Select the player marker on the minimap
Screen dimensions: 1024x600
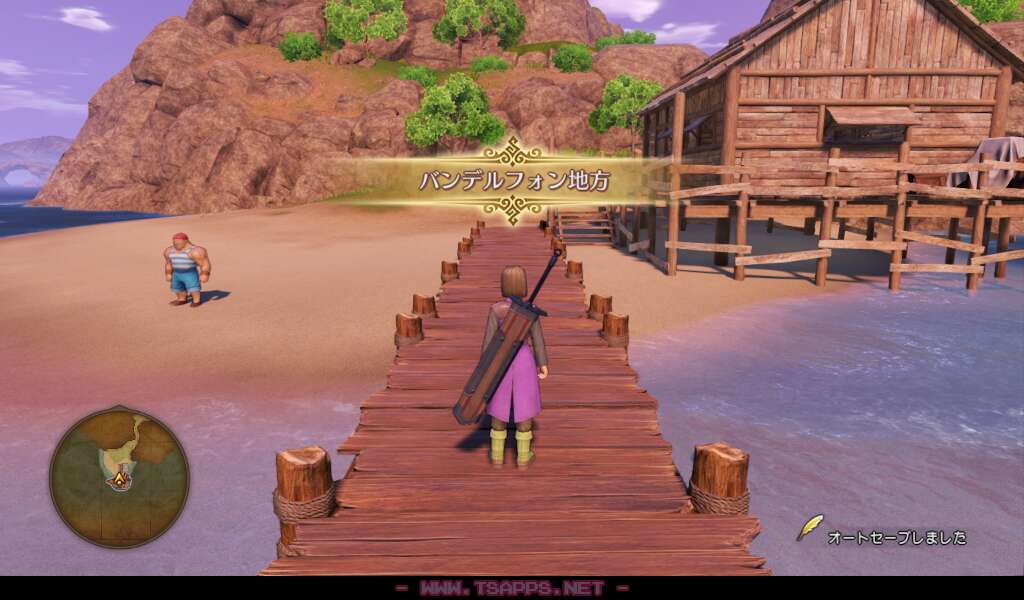pyautogui.click(x=120, y=481)
